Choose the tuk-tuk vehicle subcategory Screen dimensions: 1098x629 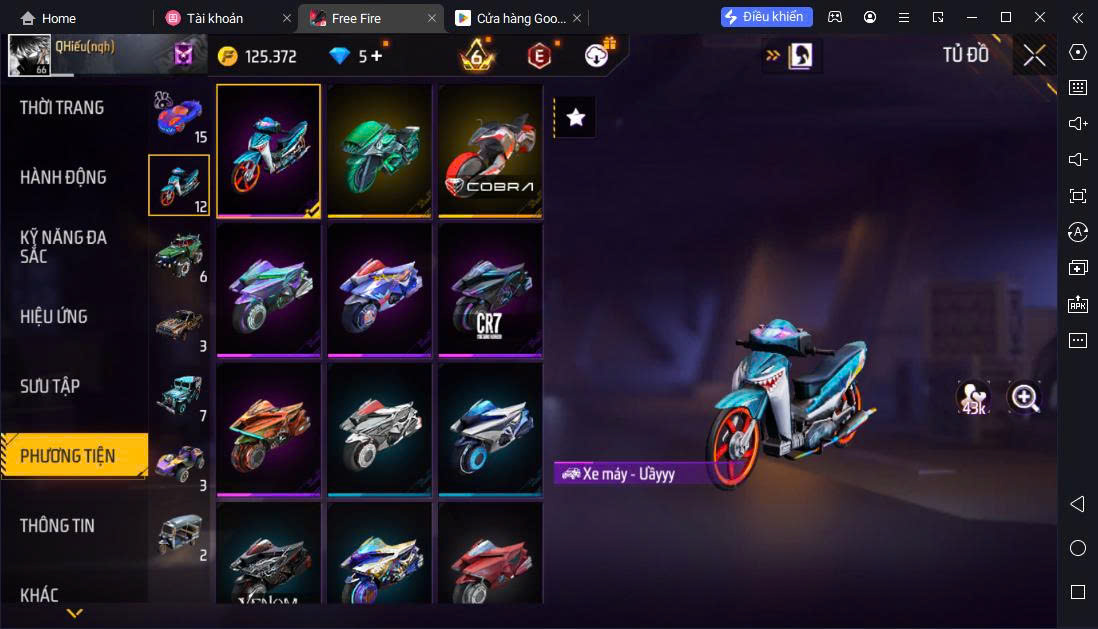pyautogui.click(x=179, y=535)
